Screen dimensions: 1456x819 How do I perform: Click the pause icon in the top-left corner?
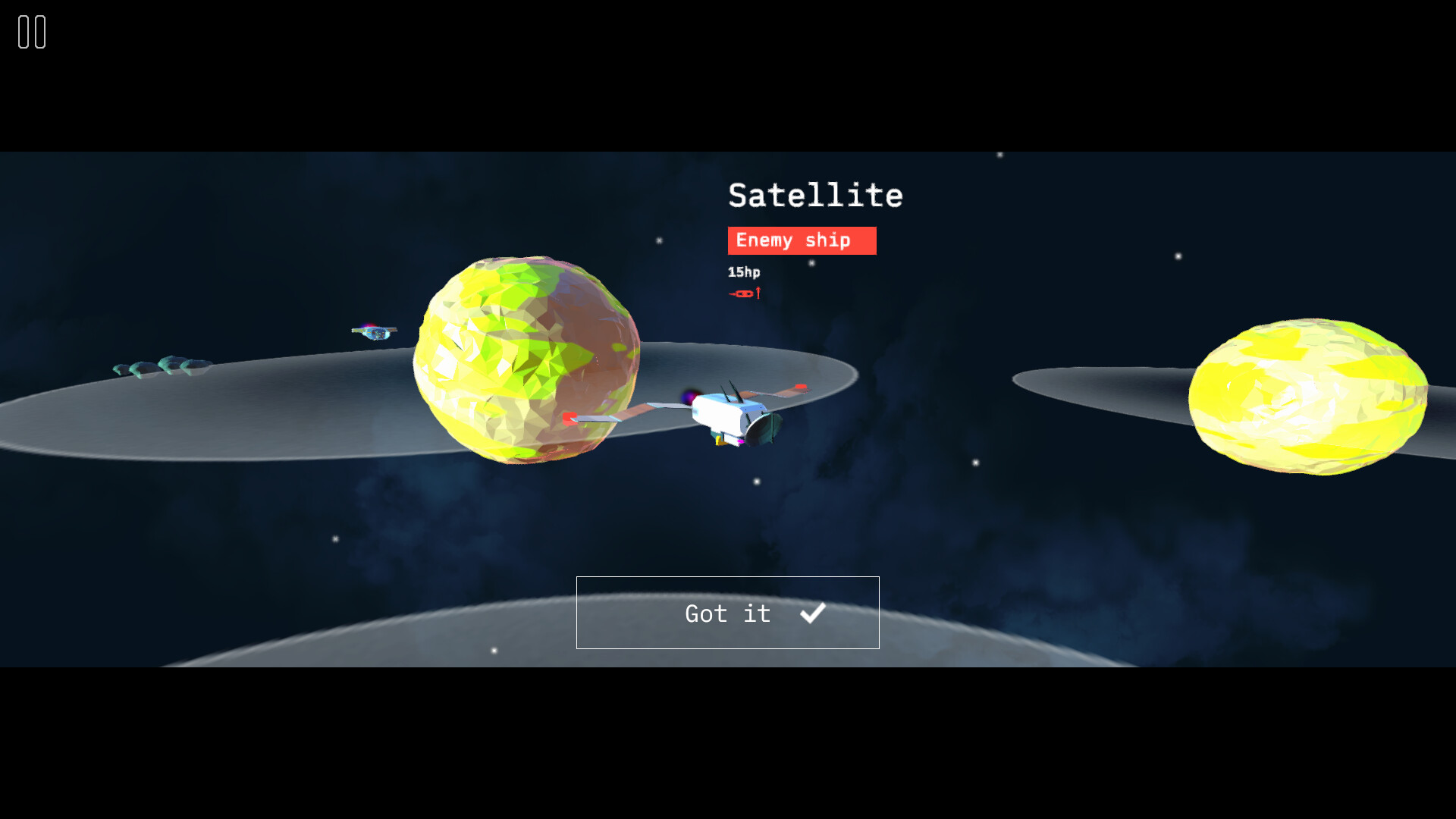coord(32,32)
